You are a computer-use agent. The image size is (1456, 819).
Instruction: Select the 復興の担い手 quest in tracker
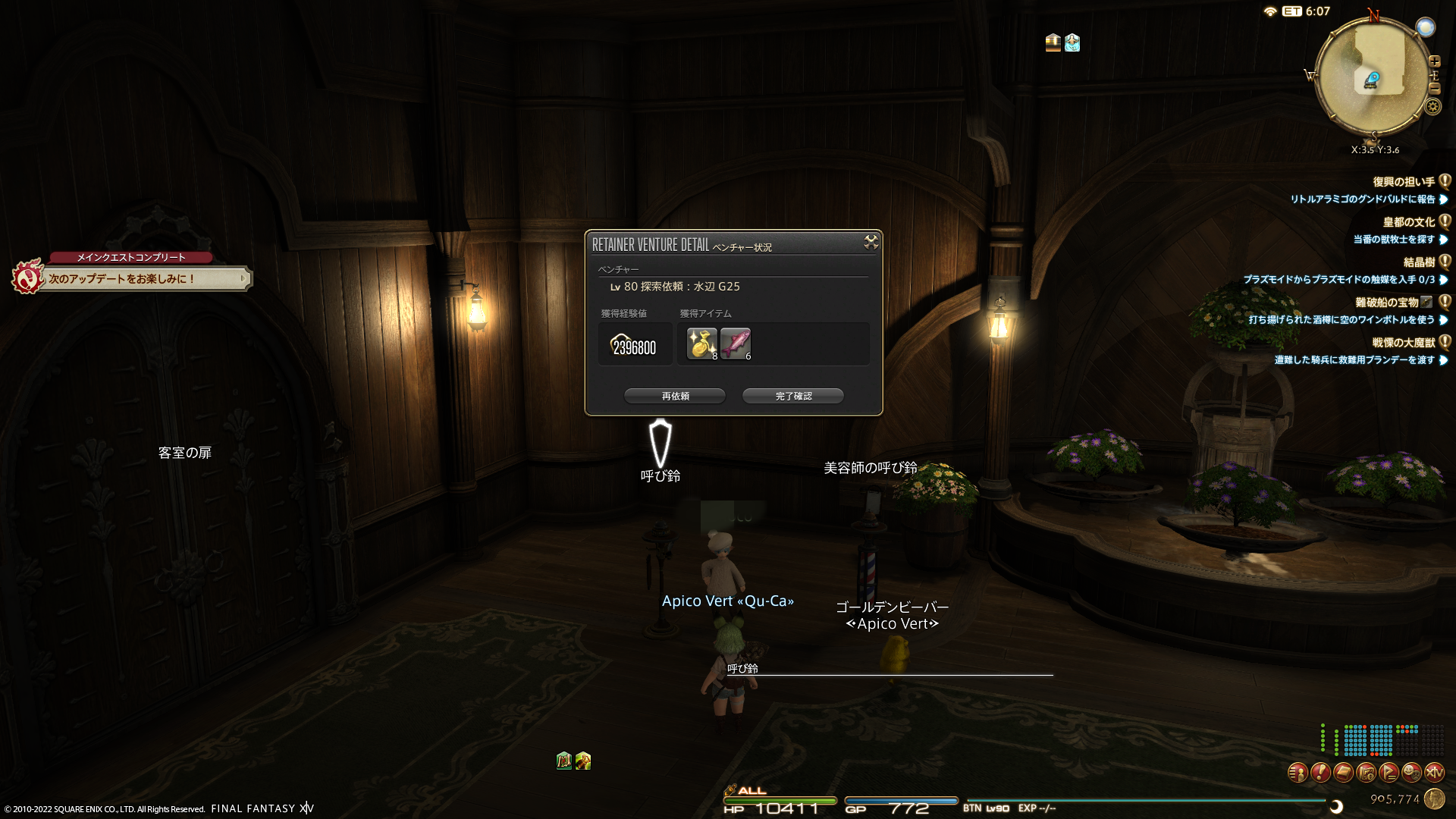click(1403, 182)
